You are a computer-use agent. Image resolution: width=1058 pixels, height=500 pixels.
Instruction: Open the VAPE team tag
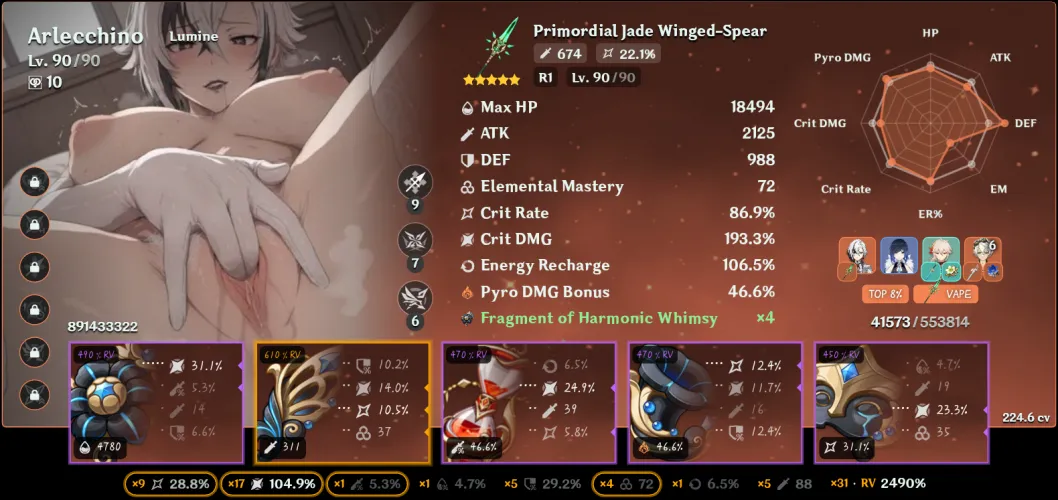point(961,294)
